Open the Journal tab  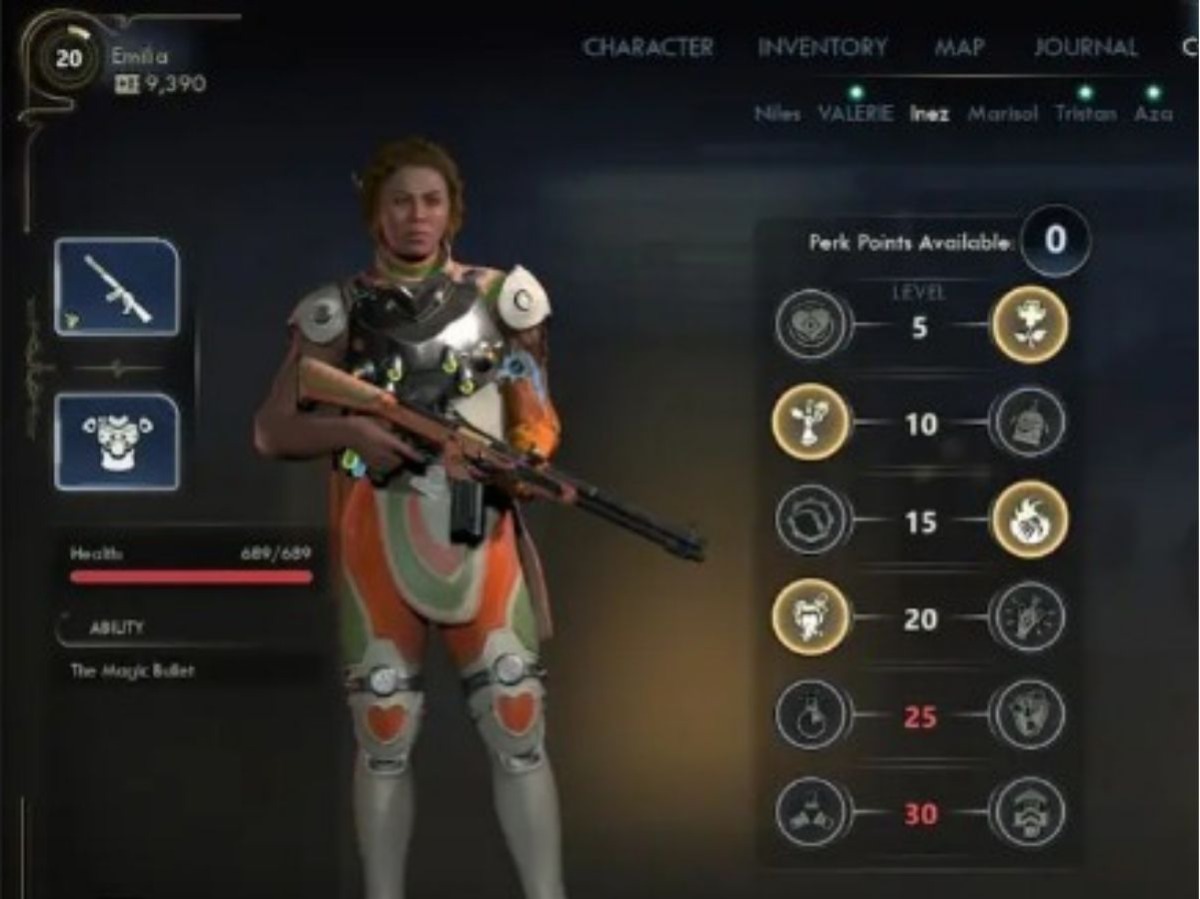click(x=1085, y=47)
